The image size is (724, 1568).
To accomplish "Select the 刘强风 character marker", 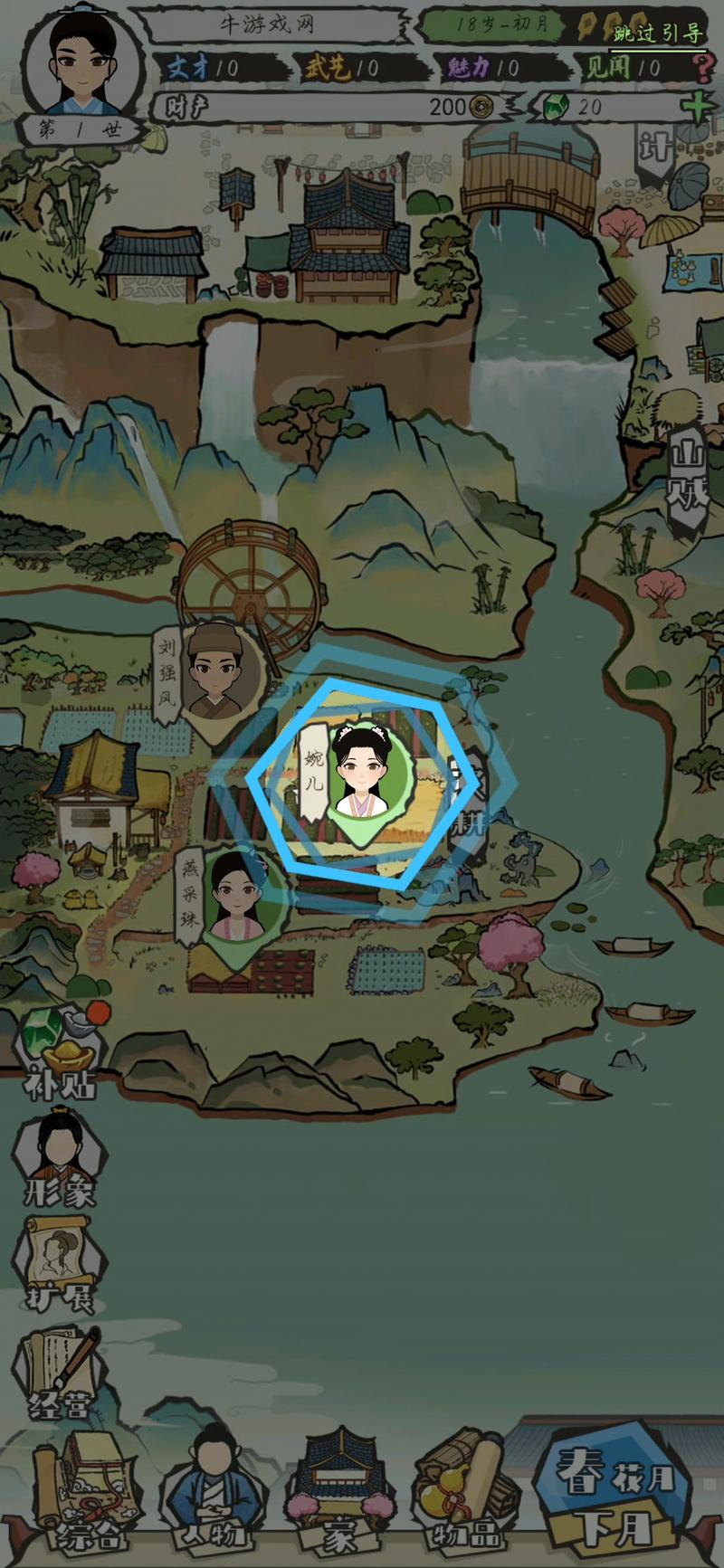I will pyautogui.click(x=212, y=670).
